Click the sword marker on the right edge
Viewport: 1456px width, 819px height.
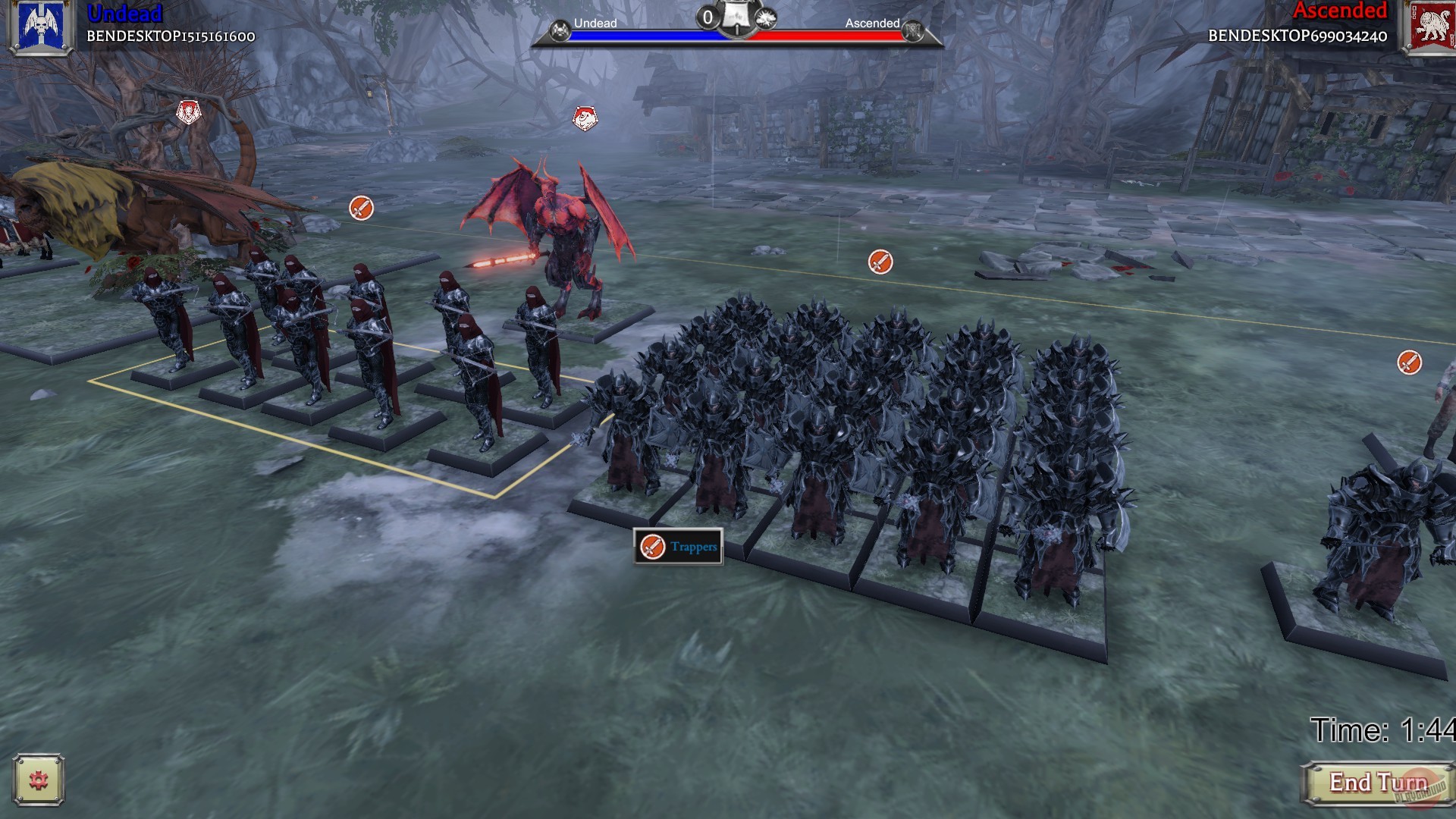tap(1409, 363)
